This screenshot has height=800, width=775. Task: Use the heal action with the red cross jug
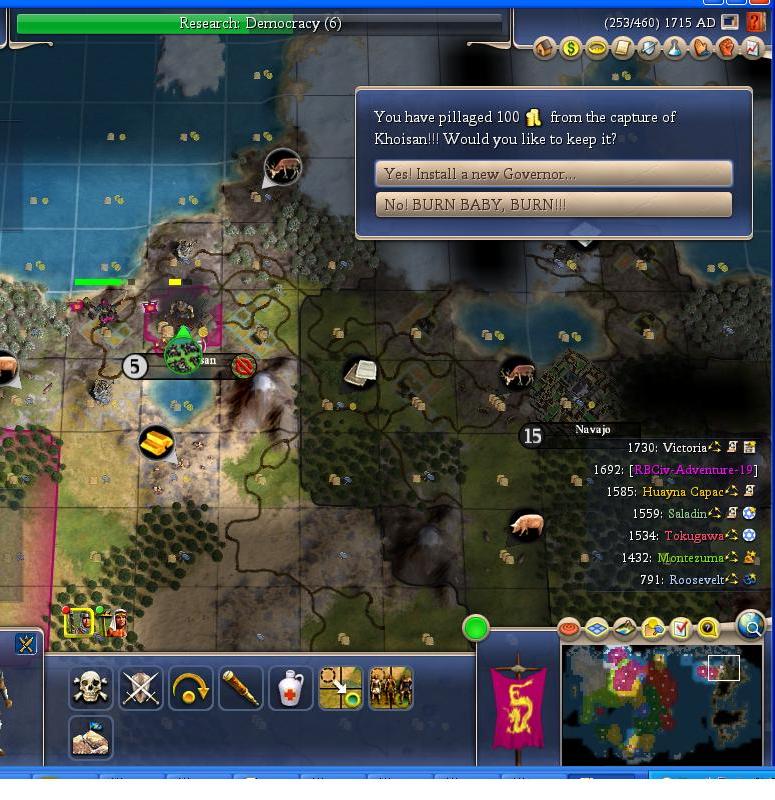point(291,688)
